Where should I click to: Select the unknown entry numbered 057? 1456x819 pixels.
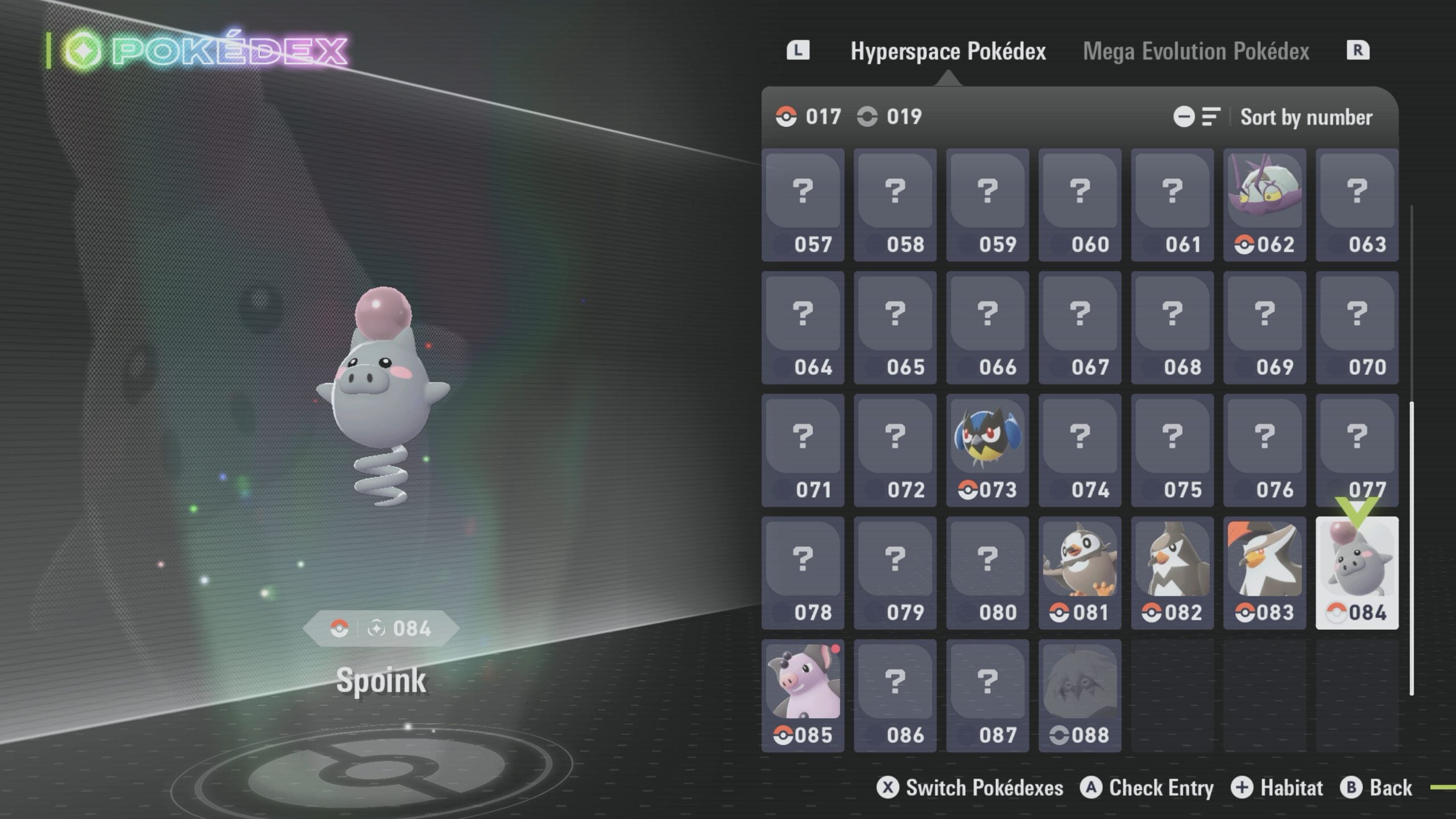coord(803,205)
